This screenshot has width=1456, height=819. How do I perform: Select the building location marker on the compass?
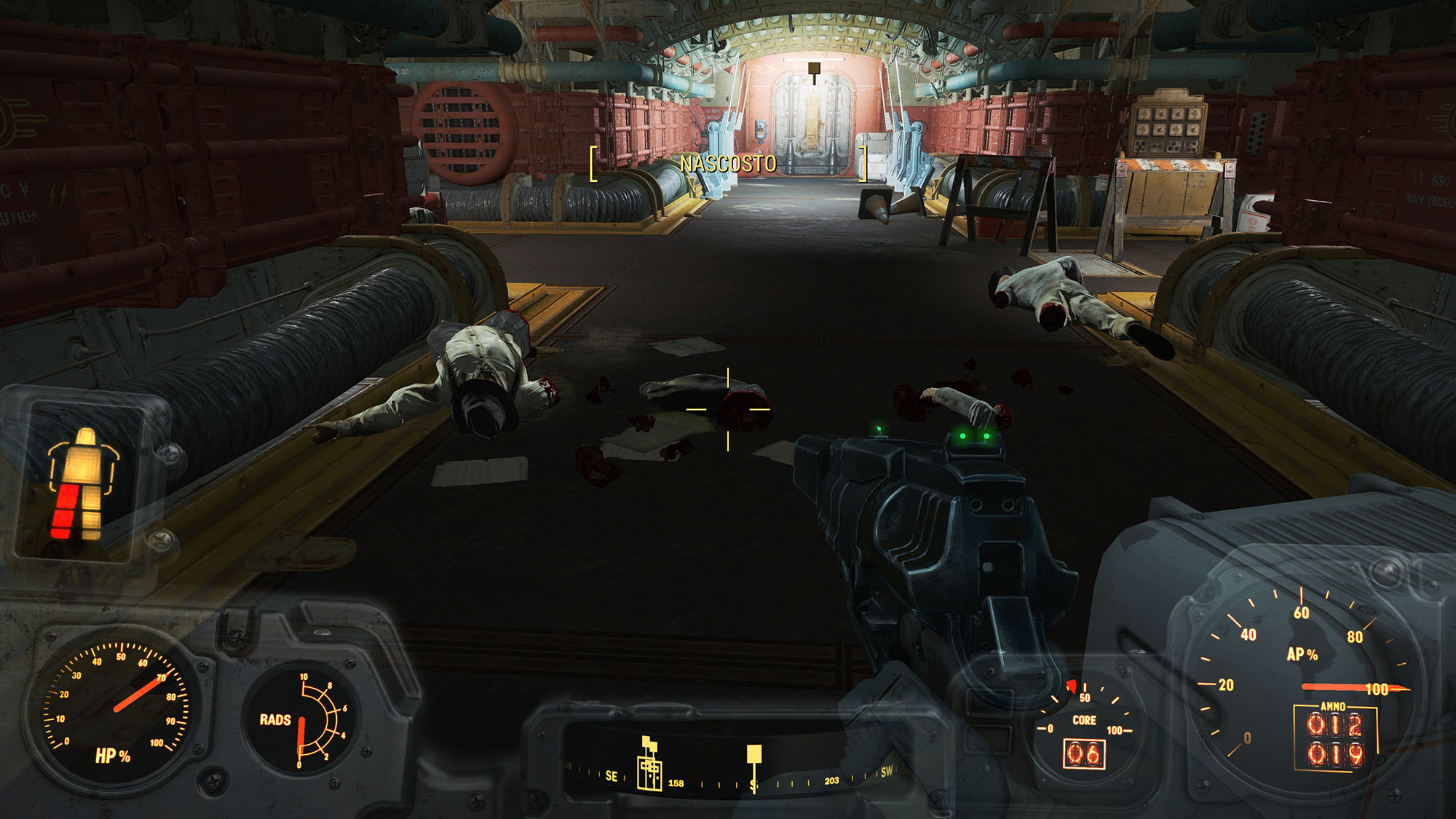[649, 766]
